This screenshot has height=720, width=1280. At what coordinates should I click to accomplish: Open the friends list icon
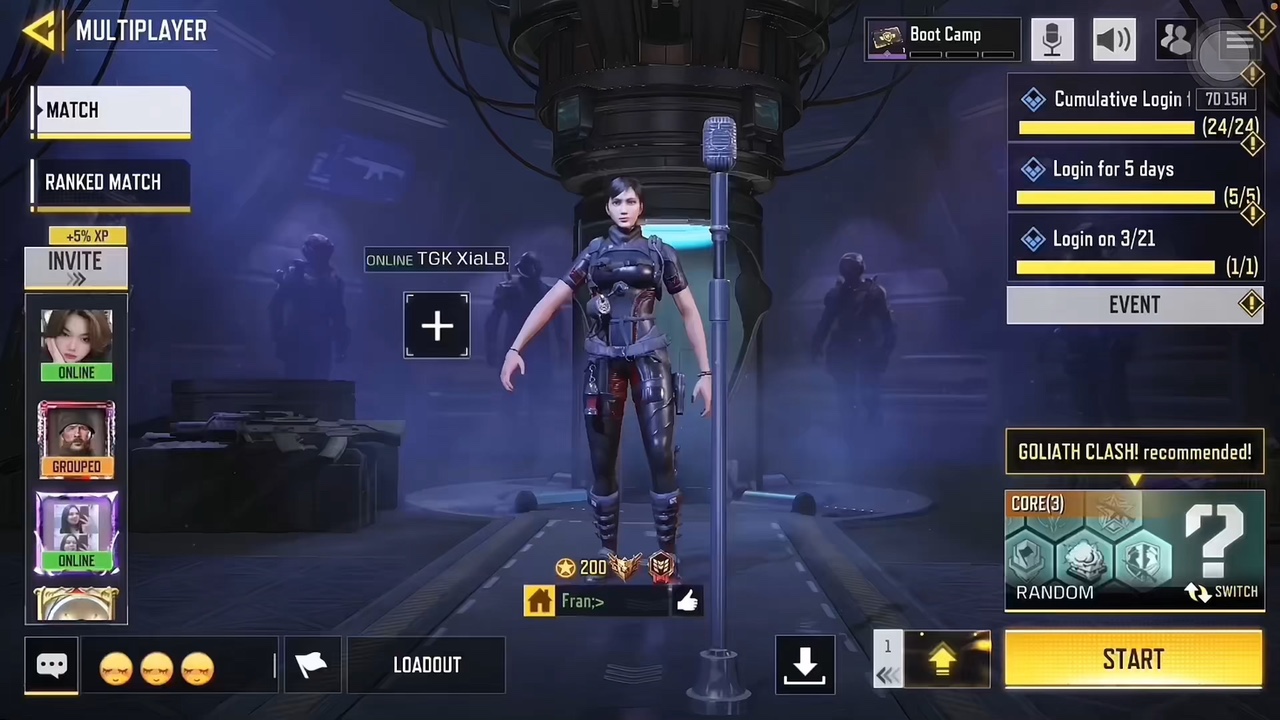point(1175,39)
